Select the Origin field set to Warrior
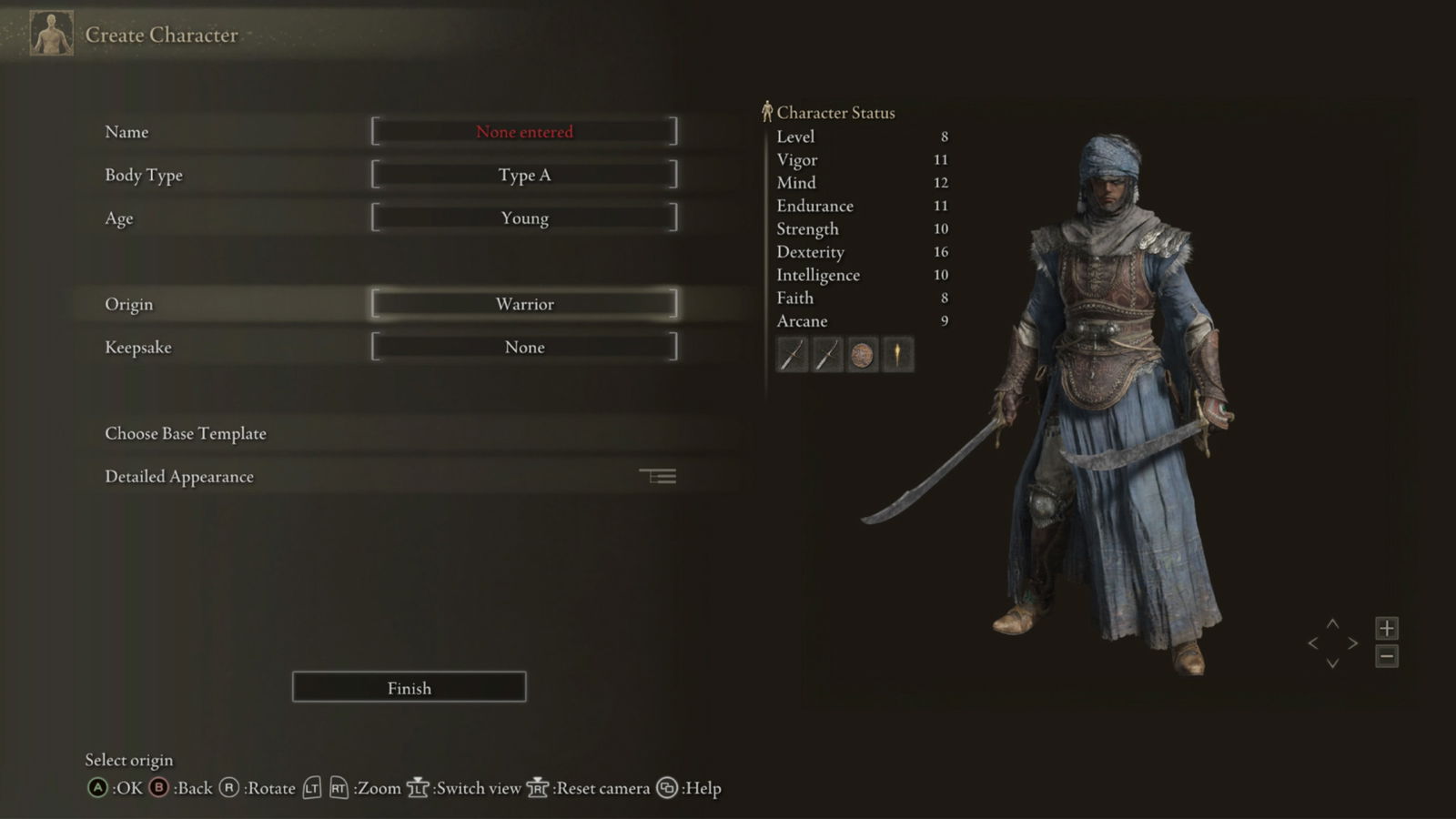Viewport: 1456px width, 819px height. point(524,303)
